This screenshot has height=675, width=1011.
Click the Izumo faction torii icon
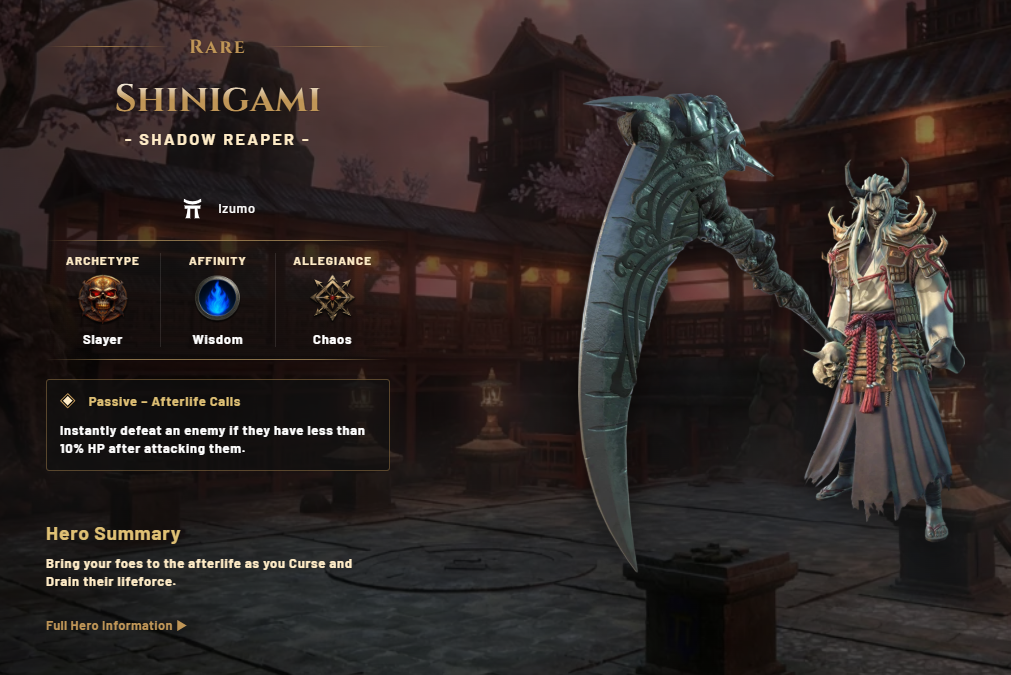click(193, 209)
